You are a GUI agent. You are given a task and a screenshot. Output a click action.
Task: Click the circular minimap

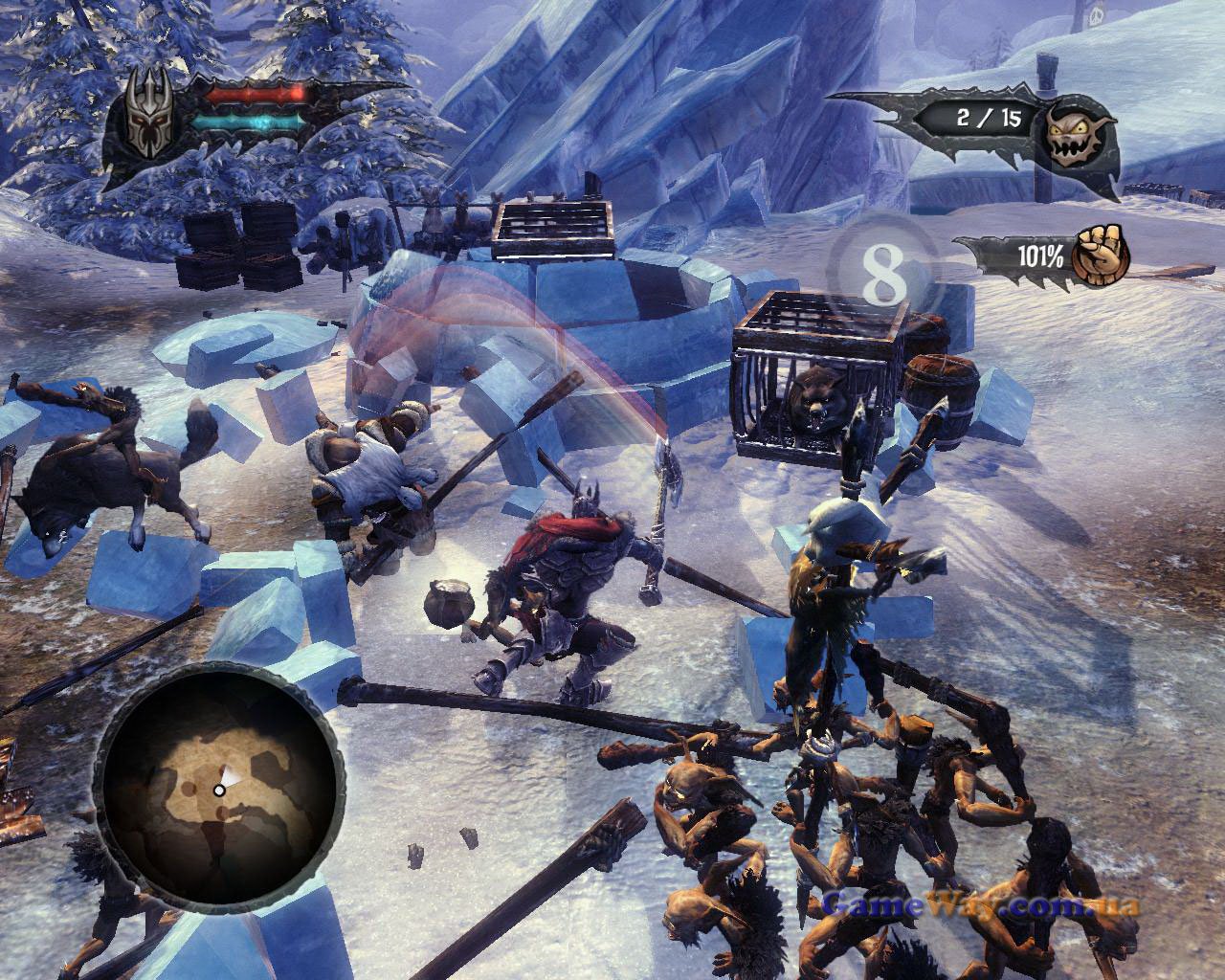218,787
